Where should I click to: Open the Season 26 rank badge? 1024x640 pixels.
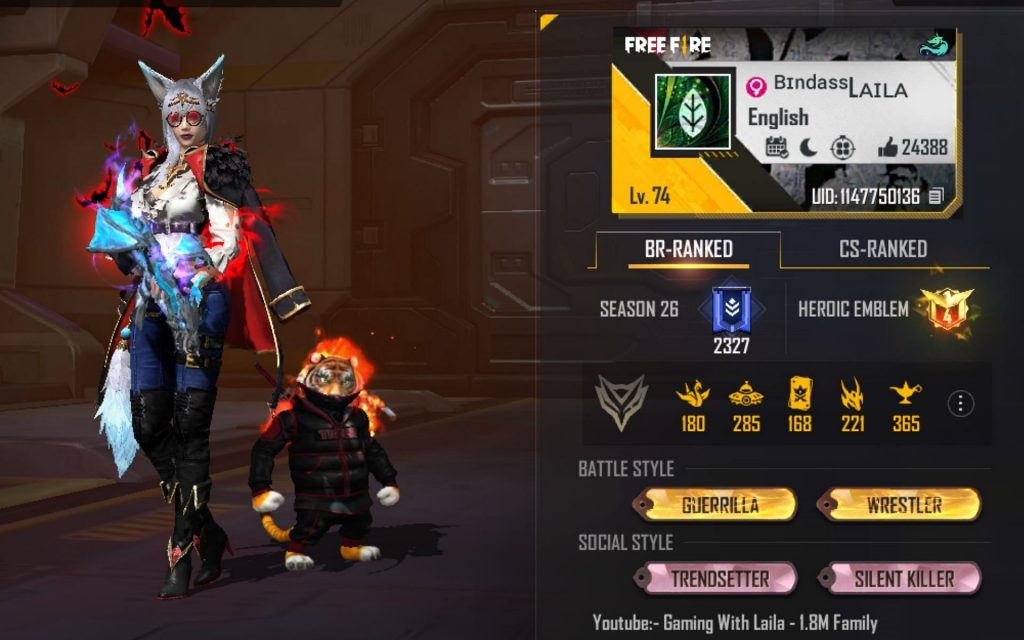[x=731, y=309]
